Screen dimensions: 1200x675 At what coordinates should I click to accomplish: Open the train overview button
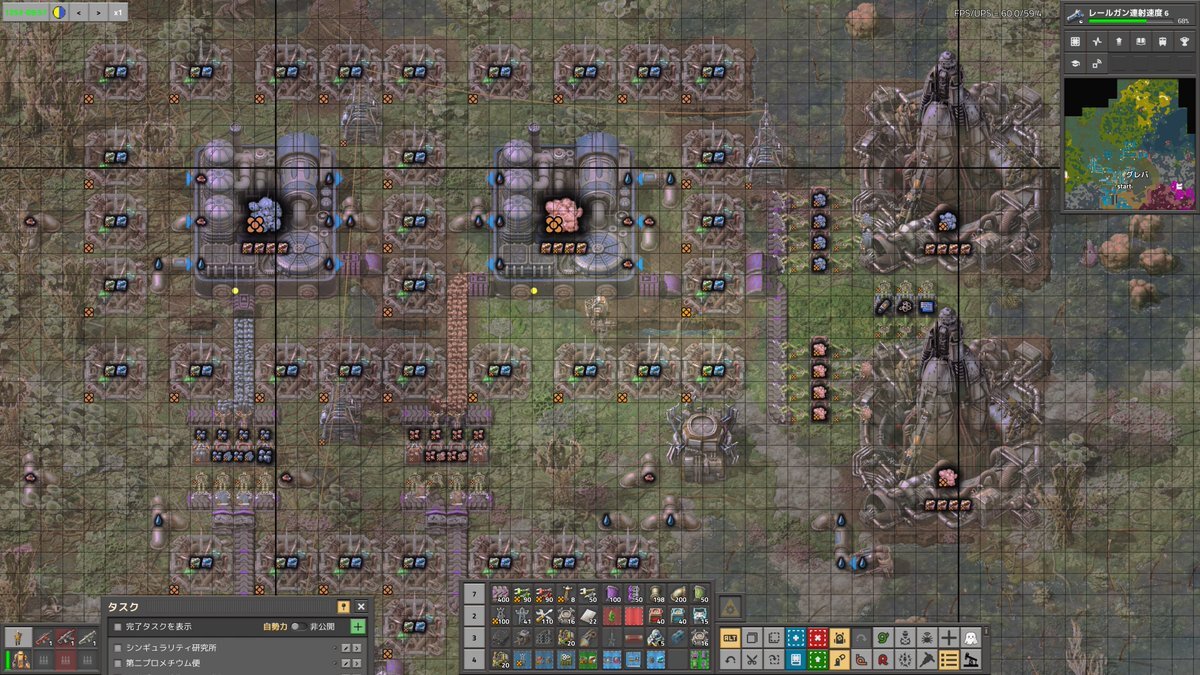tap(1162, 41)
